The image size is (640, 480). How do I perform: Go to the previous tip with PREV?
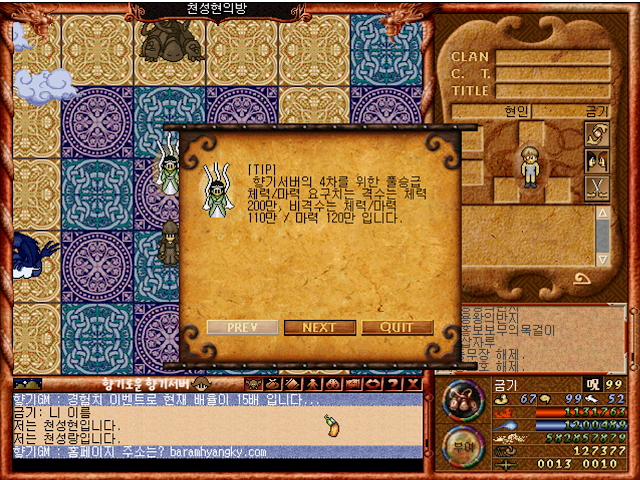[244, 328]
